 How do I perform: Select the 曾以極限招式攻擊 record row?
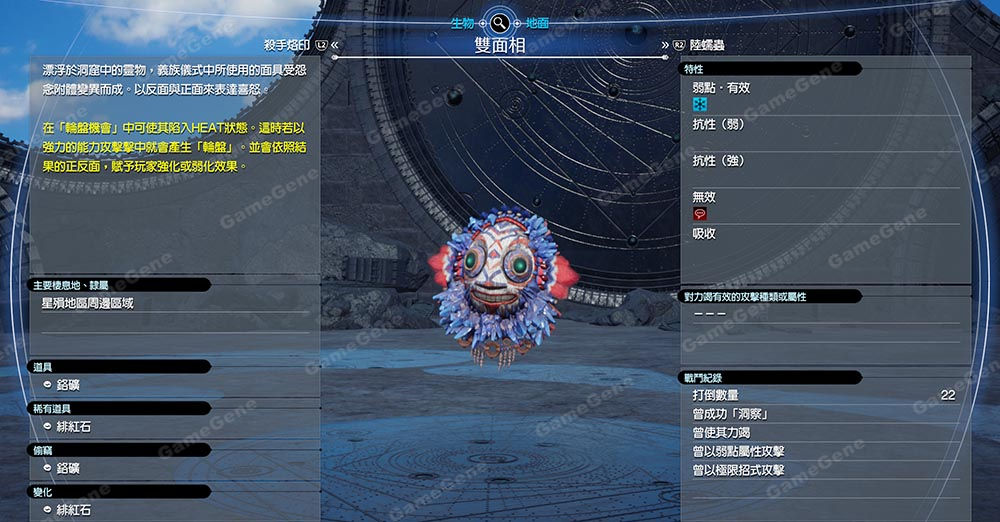pyautogui.click(x=823, y=470)
